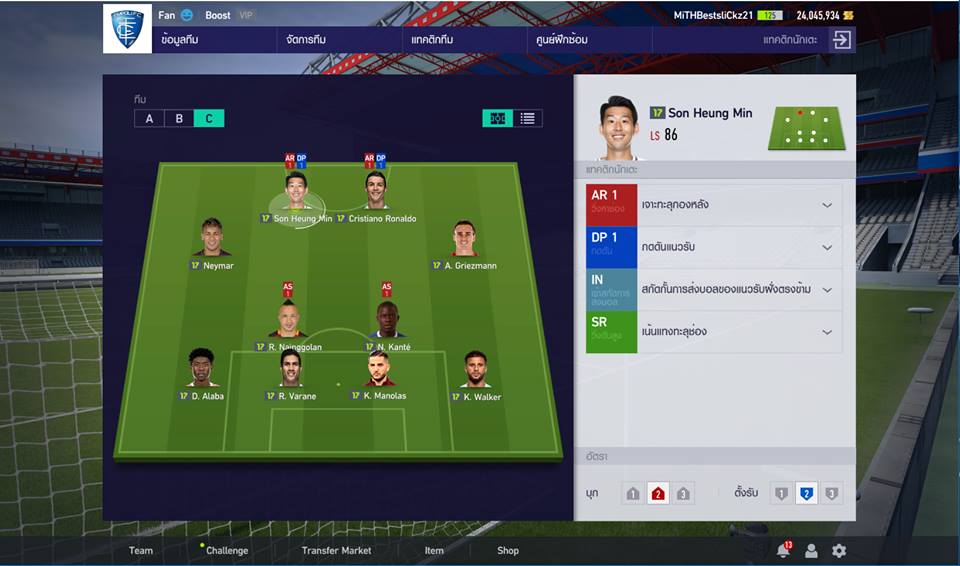This screenshot has width=960, height=566.
Task: Expand the SR tactic dropdown
Action: pos(827,332)
